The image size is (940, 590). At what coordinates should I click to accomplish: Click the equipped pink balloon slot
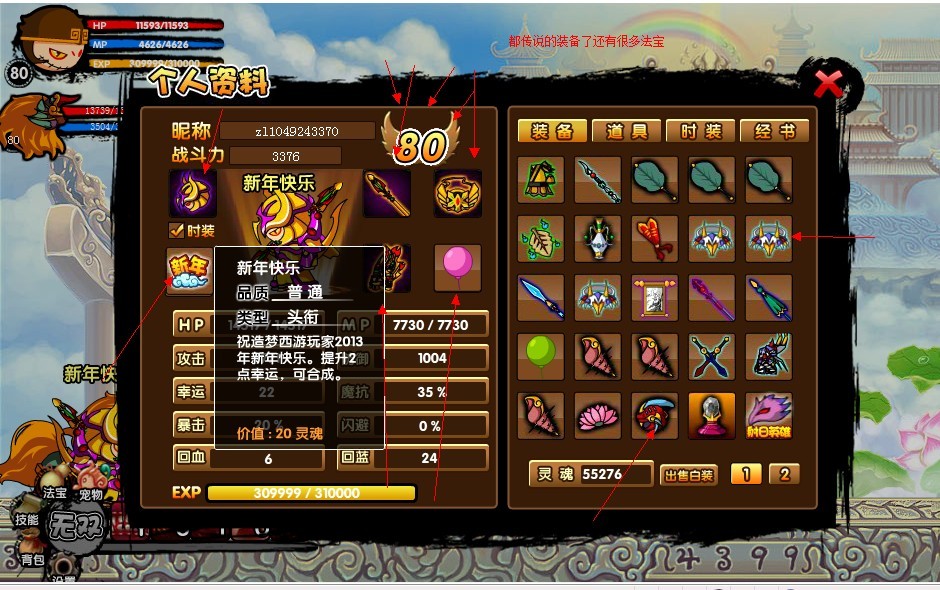point(457,266)
